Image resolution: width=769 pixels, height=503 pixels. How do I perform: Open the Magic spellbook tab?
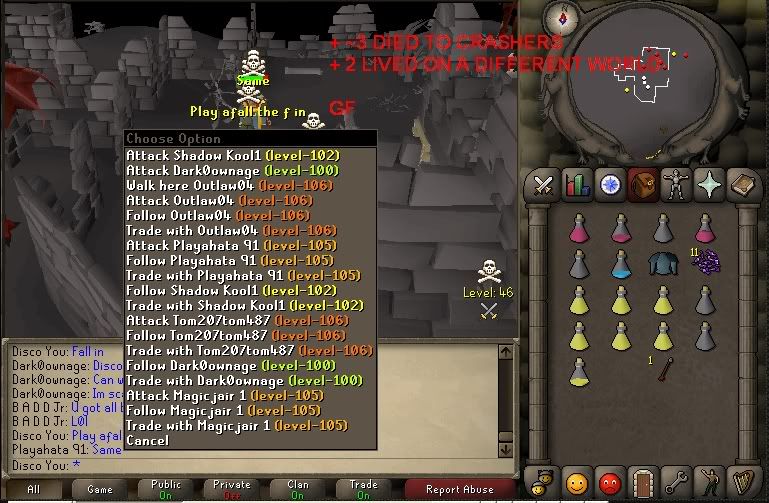coord(741,185)
